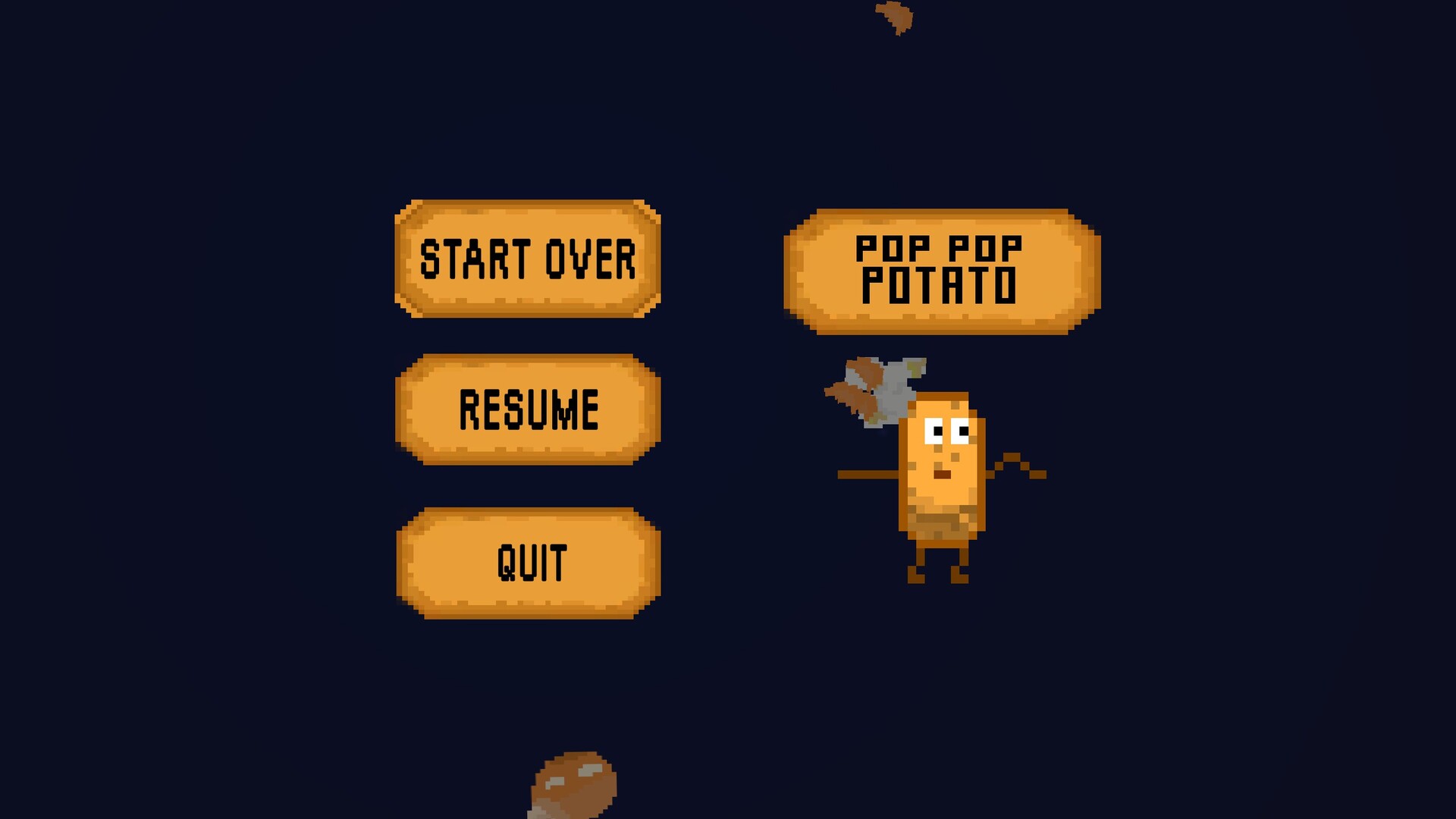1456x819 pixels.
Task: Click the small potato piece at screen top
Action: pos(895,19)
